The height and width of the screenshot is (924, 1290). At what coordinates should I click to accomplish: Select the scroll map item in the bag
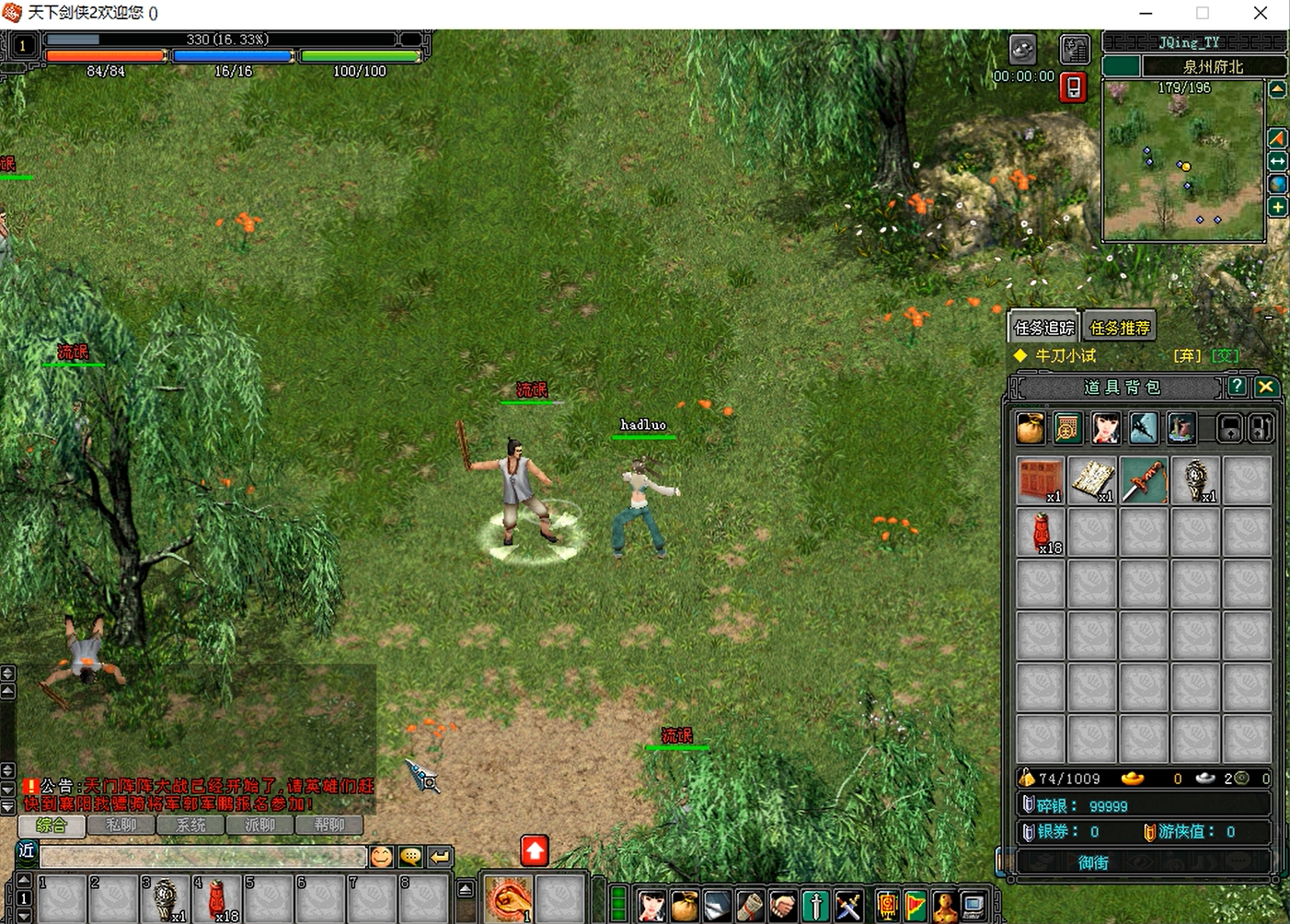point(1092,479)
